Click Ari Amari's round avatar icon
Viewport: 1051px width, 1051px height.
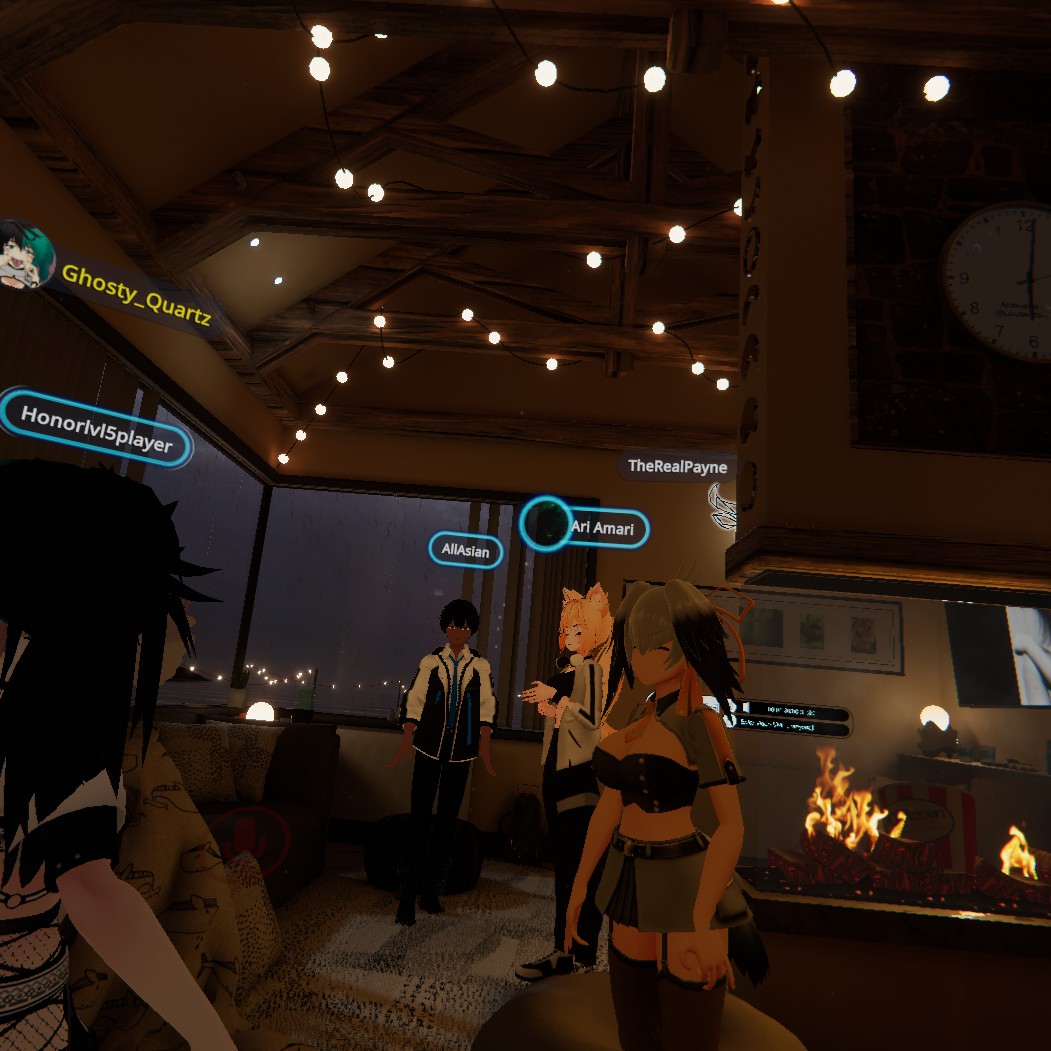pos(545,524)
